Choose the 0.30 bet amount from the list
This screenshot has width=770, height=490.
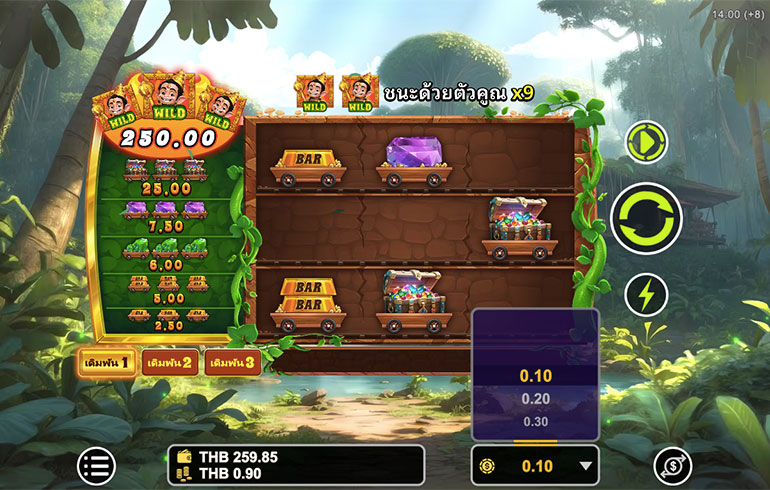[x=535, y=421]
